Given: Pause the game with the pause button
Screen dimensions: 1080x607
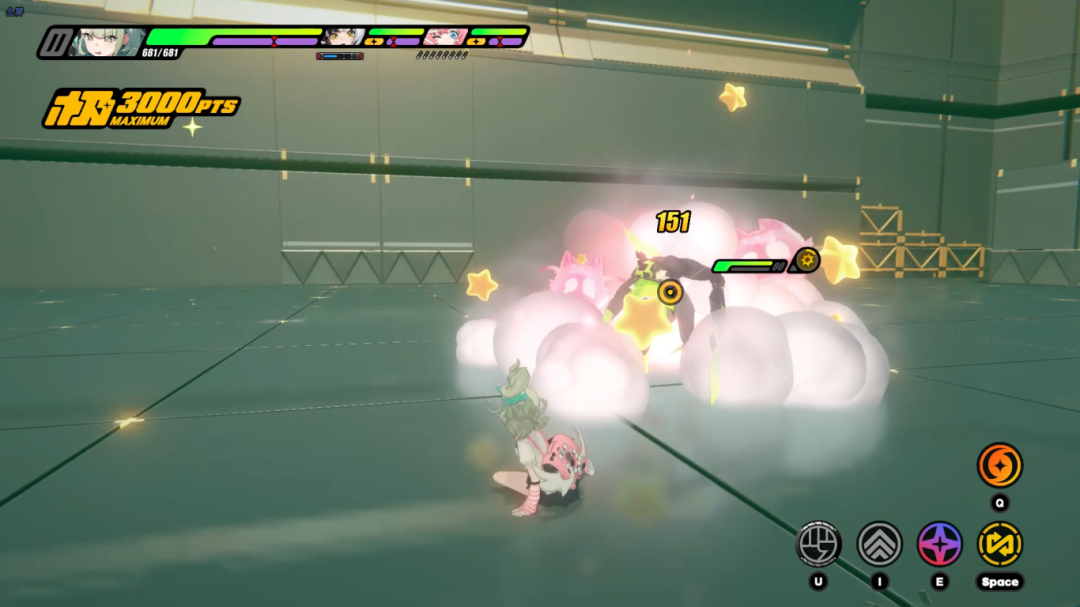Looking at the screenshot, I should [55, 42].
